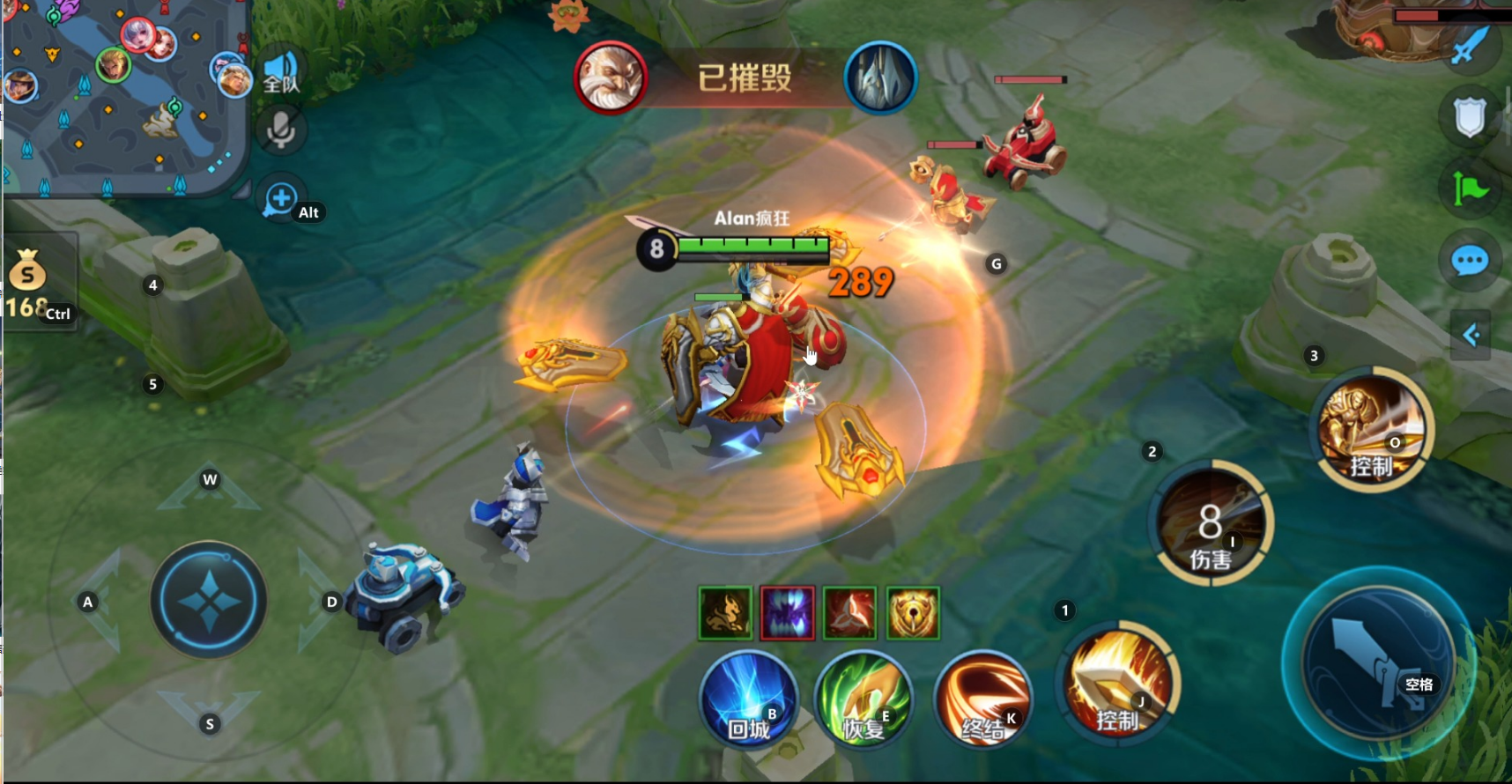Use the 恢复 heal spell
The width and height of the screenshot is (1512, 784).
coord(863,701)
